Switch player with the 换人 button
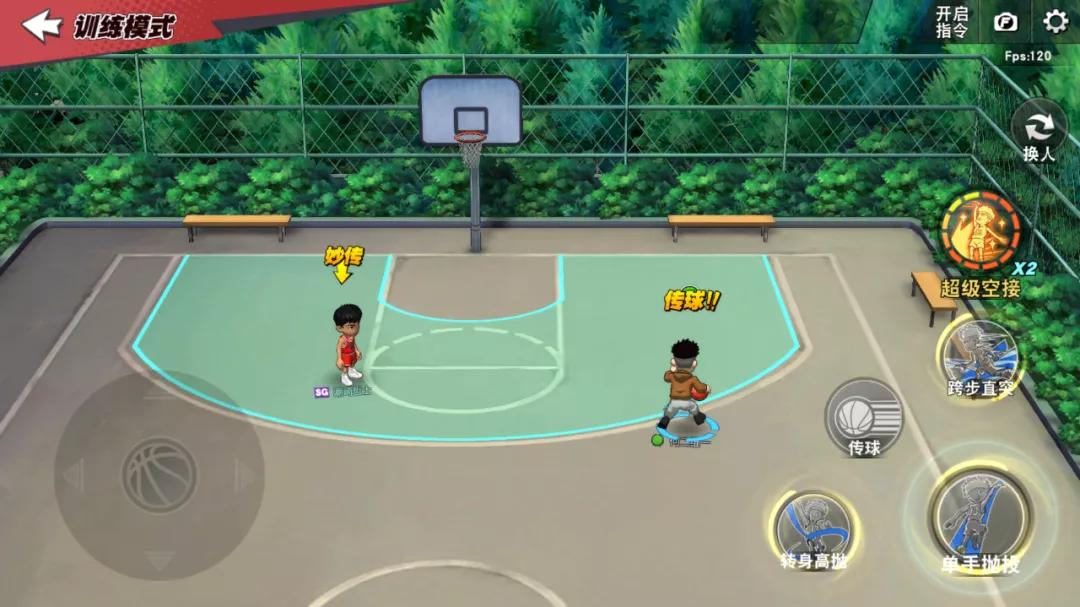Image resolution: width=1080 pixels, height=607 pixels. pos(1039,131)
